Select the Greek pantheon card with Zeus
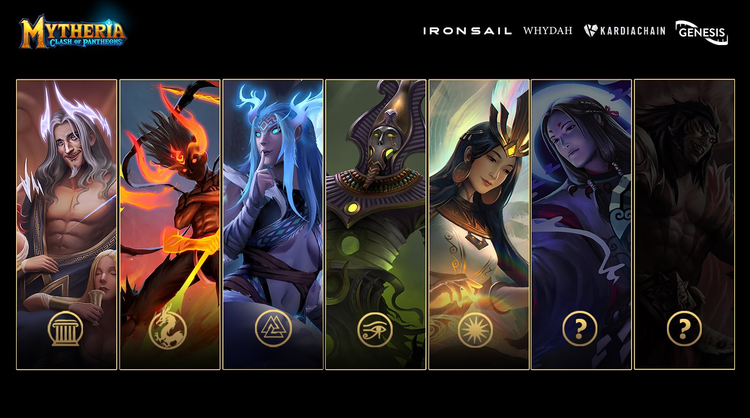This screenshot has height=418, width=750. pyautogui.click(x=66, y=224)
